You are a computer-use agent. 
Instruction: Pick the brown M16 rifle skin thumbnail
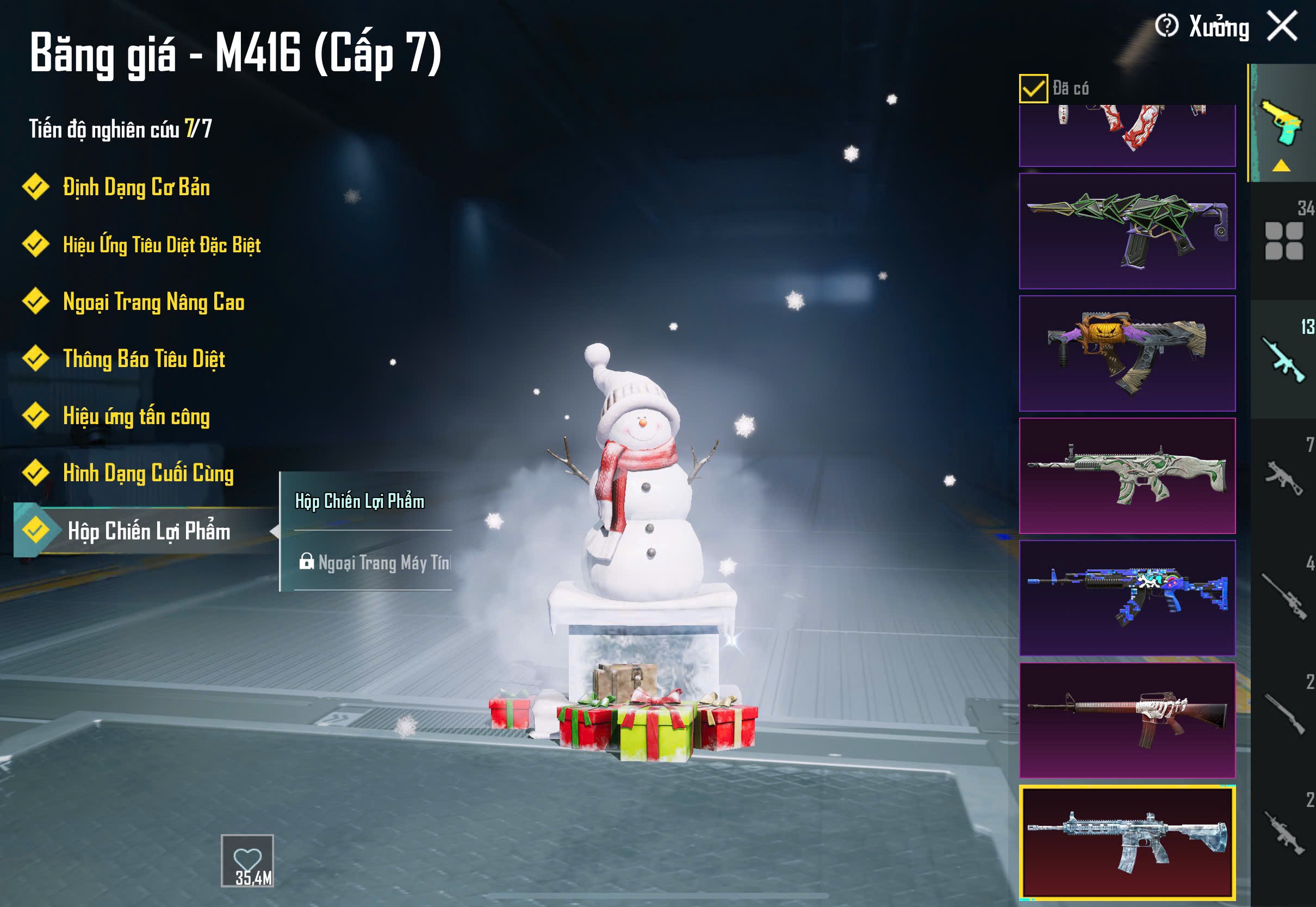tap(1127, 720)
